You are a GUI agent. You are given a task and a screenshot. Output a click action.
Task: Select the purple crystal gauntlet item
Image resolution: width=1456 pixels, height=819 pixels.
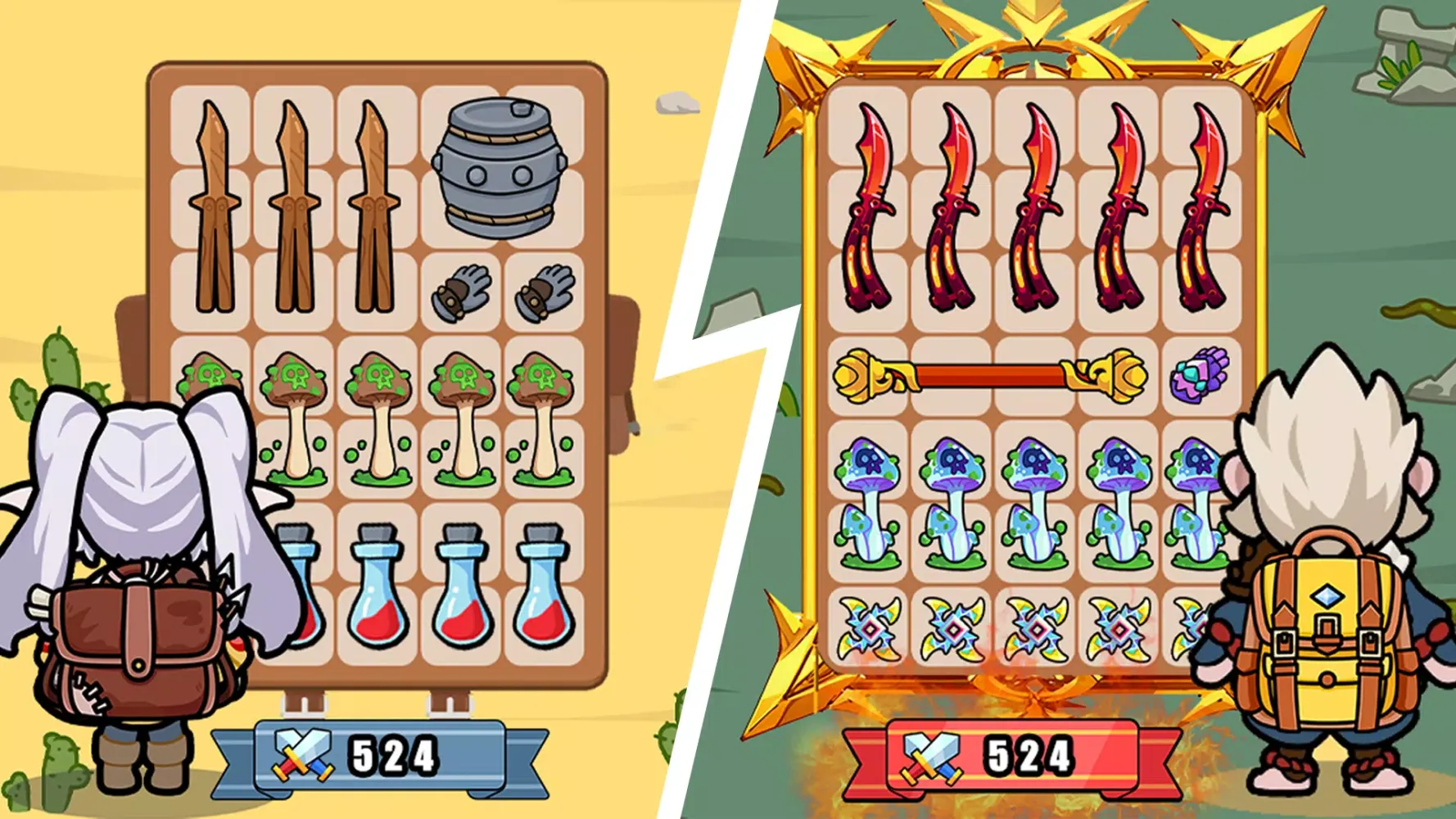1197,377
